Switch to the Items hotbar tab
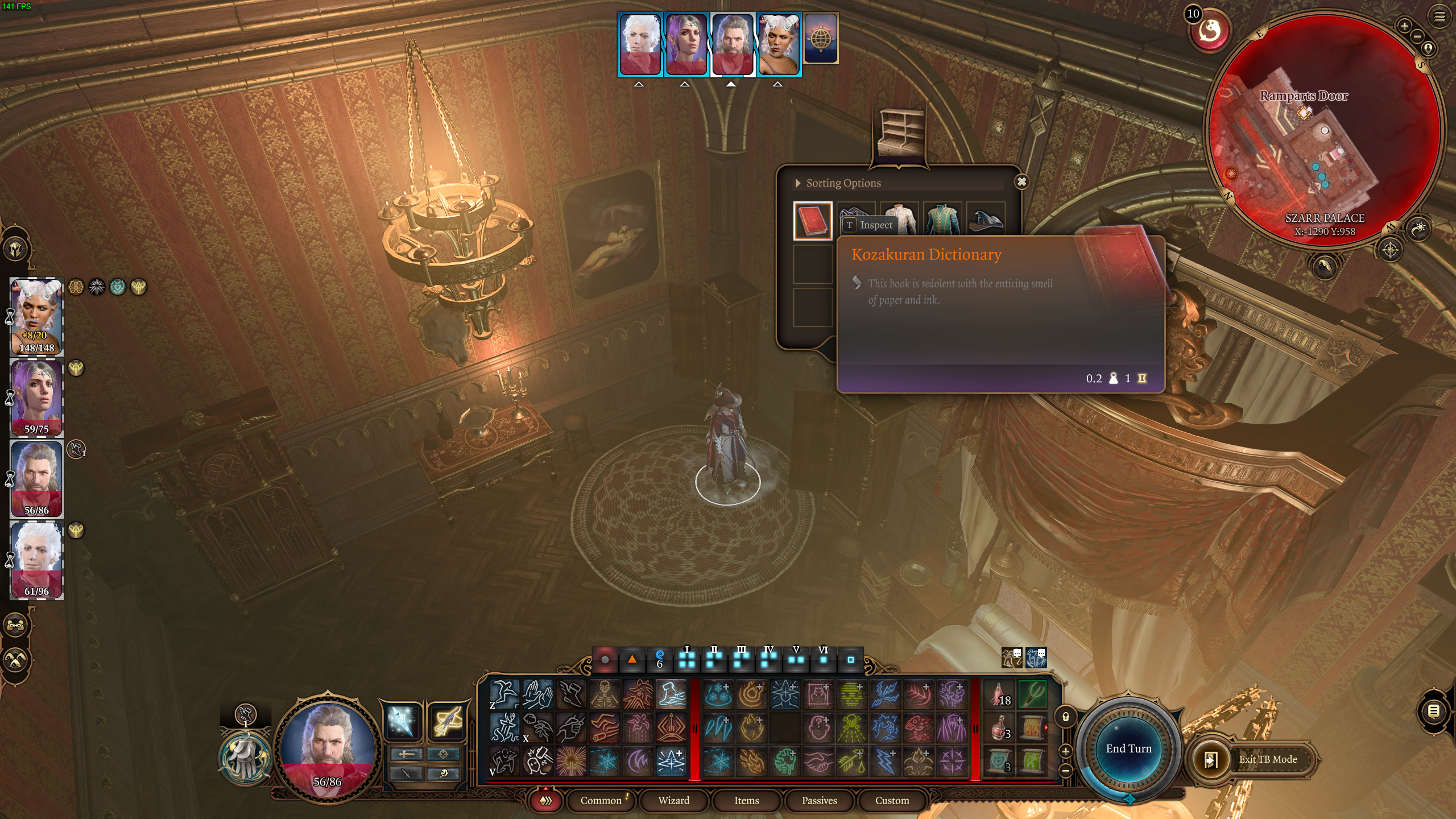 tap(746, 801)
